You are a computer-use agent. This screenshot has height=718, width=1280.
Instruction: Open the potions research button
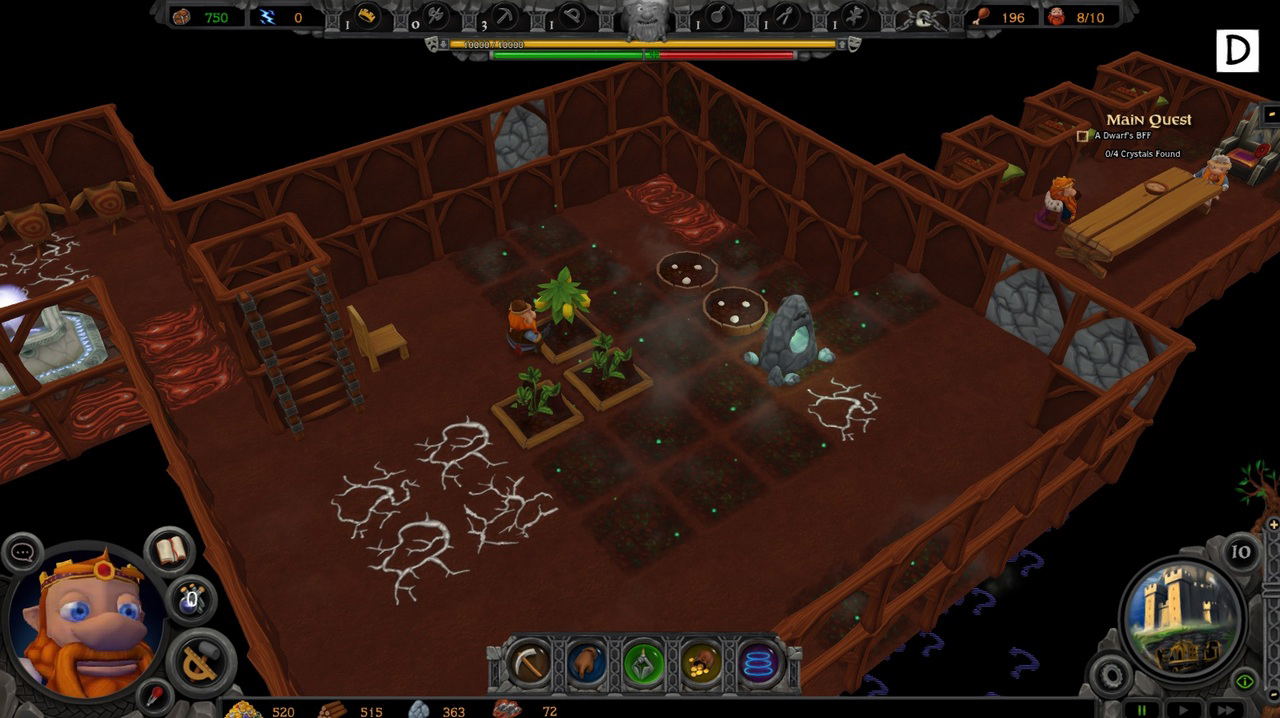191,599
